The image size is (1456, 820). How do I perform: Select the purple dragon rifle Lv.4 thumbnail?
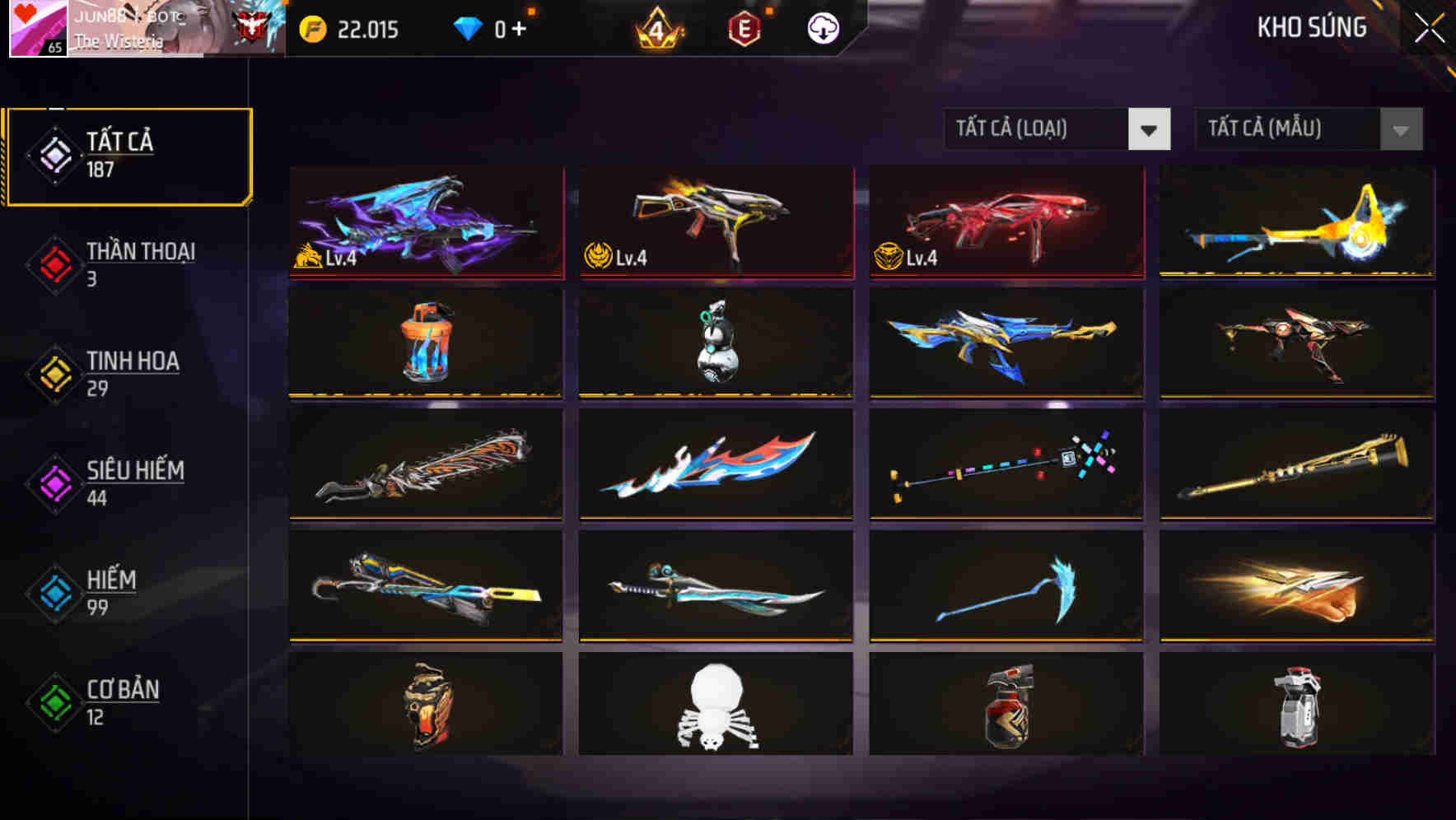[426, 222]
